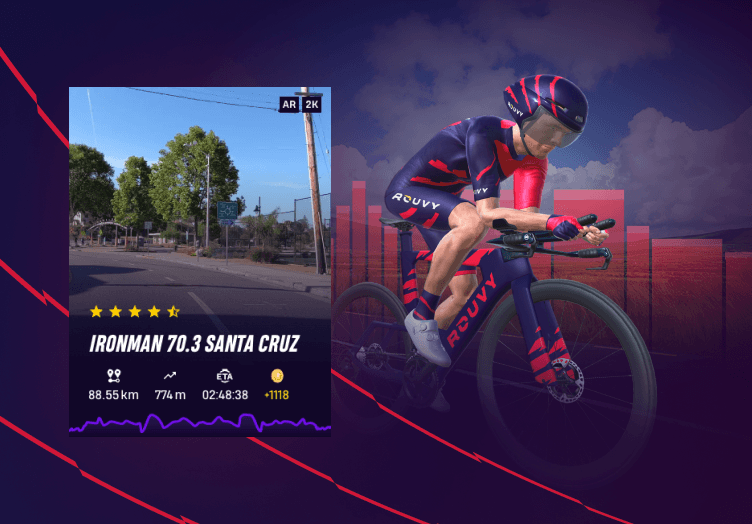Click the 2K badge on the route card
The height and width of the screenshot is (524, 752).
point(312,103)
